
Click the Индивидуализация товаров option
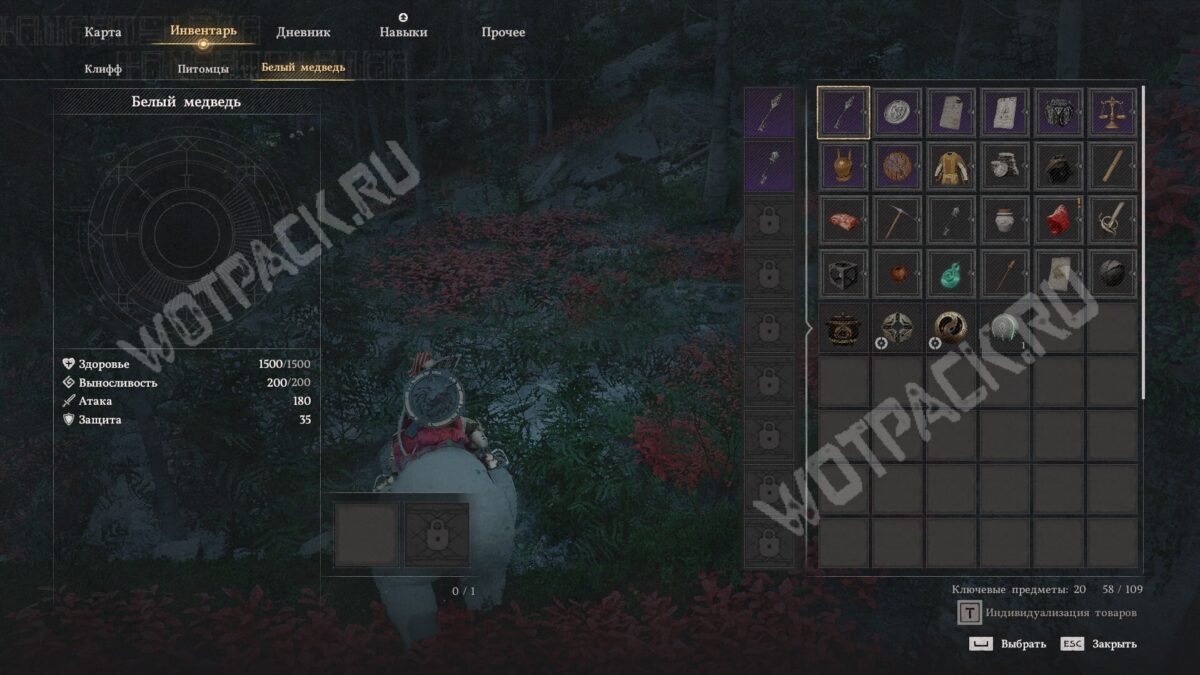click(1060, 613)
